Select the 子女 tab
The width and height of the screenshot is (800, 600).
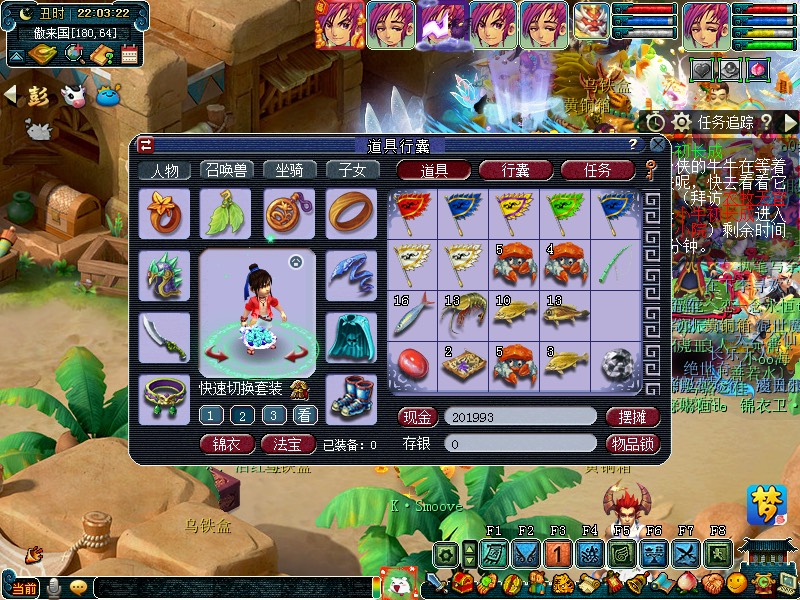(352, 170)
